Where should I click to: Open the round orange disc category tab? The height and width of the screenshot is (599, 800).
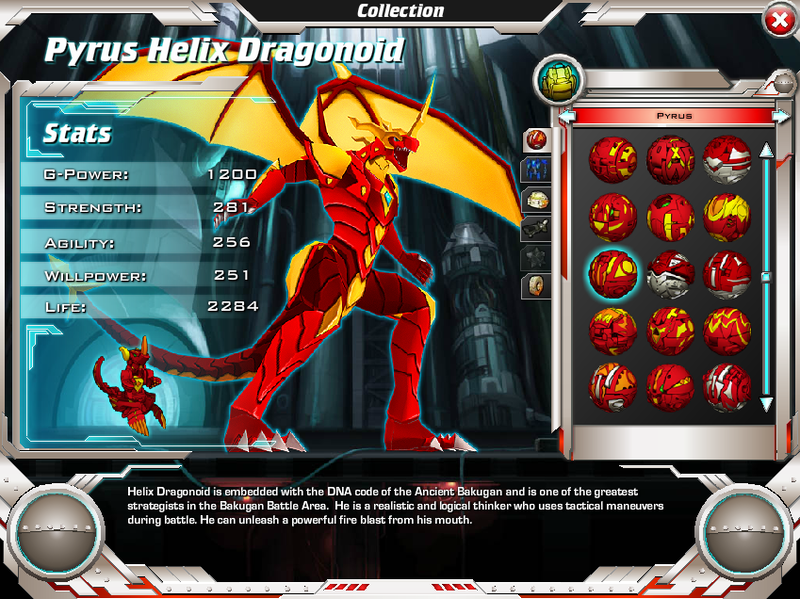click(537, 287)
